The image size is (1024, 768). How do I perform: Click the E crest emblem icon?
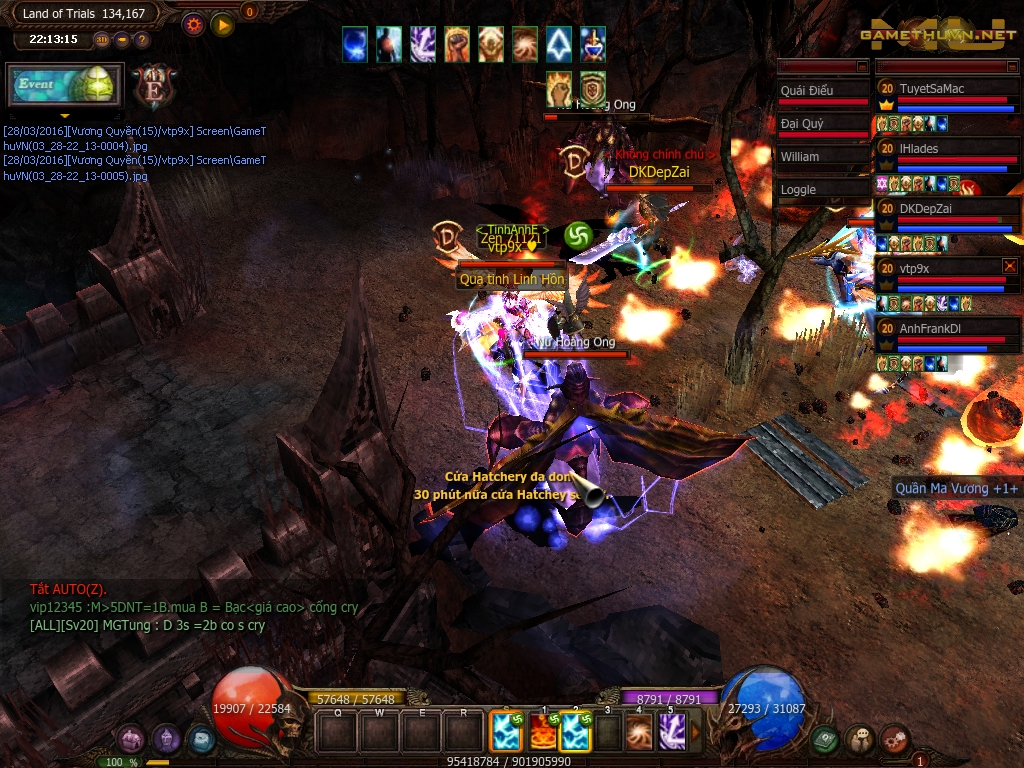point(155,87)
